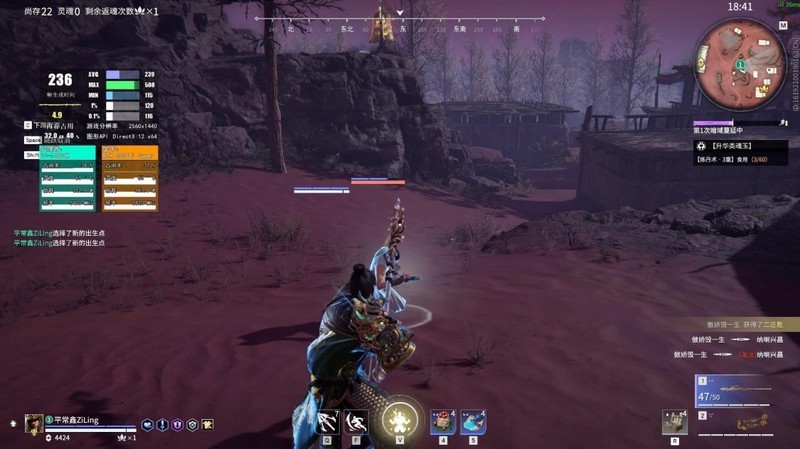Use the blue item in slot 5
The width and height of the screenshot is (800, 449).
473,421
